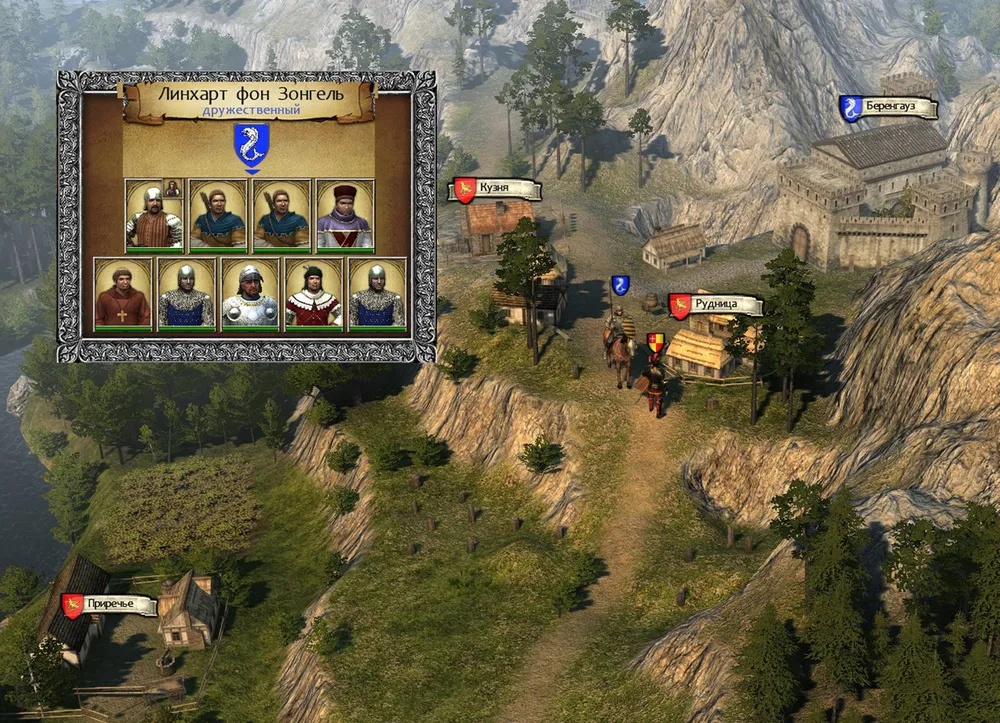Select the knight in plate armor portrait
The height and width of the screenshot is (723, 1000).
click(x=250, y=294)
